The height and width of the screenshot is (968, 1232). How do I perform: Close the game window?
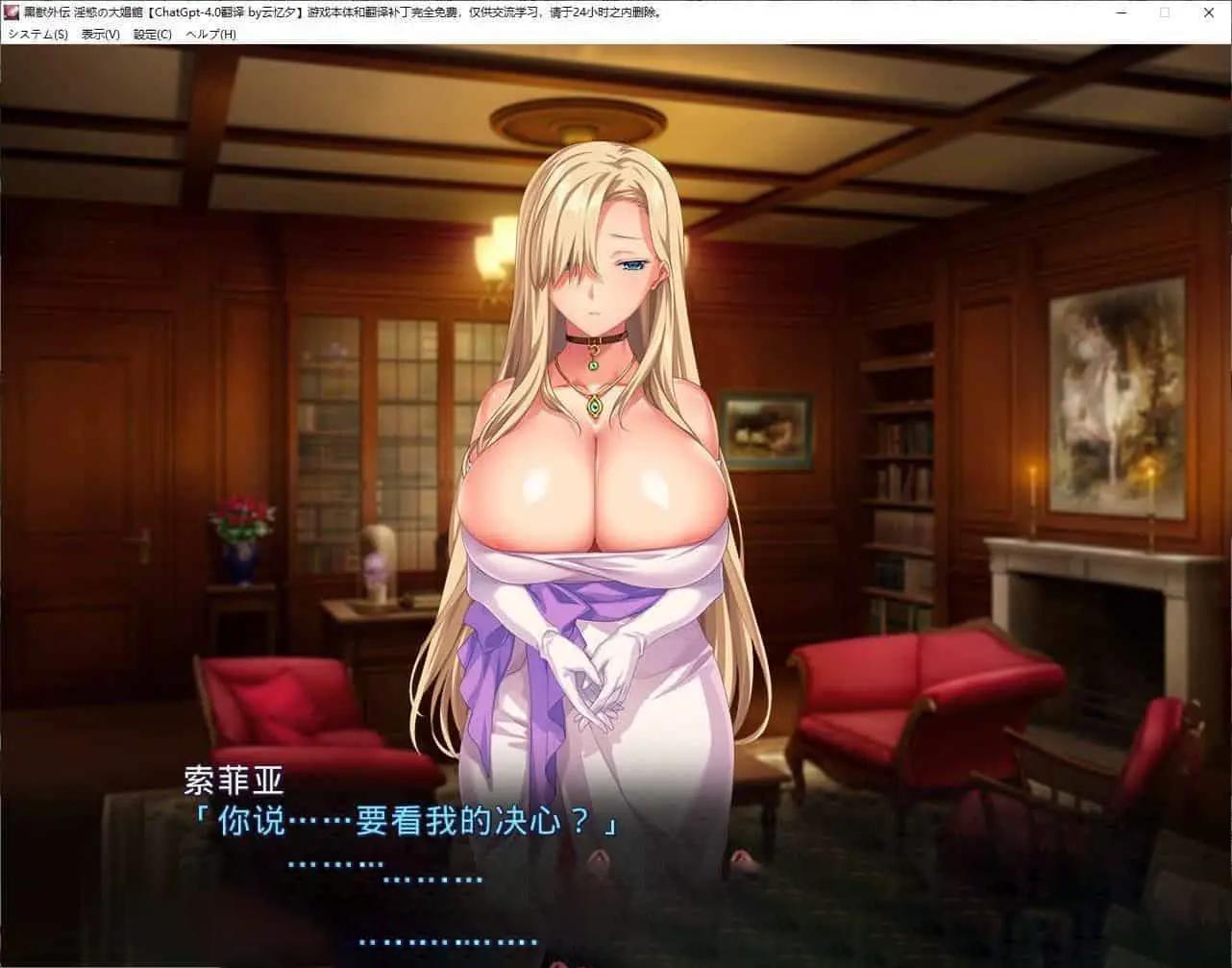click(1209, 12)
